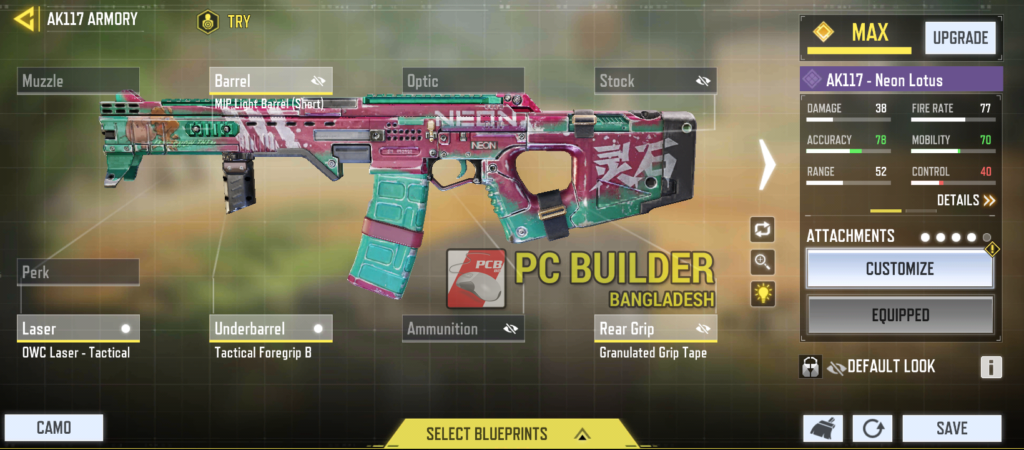Click the CUSTOMIZE button

click(899, 269)
